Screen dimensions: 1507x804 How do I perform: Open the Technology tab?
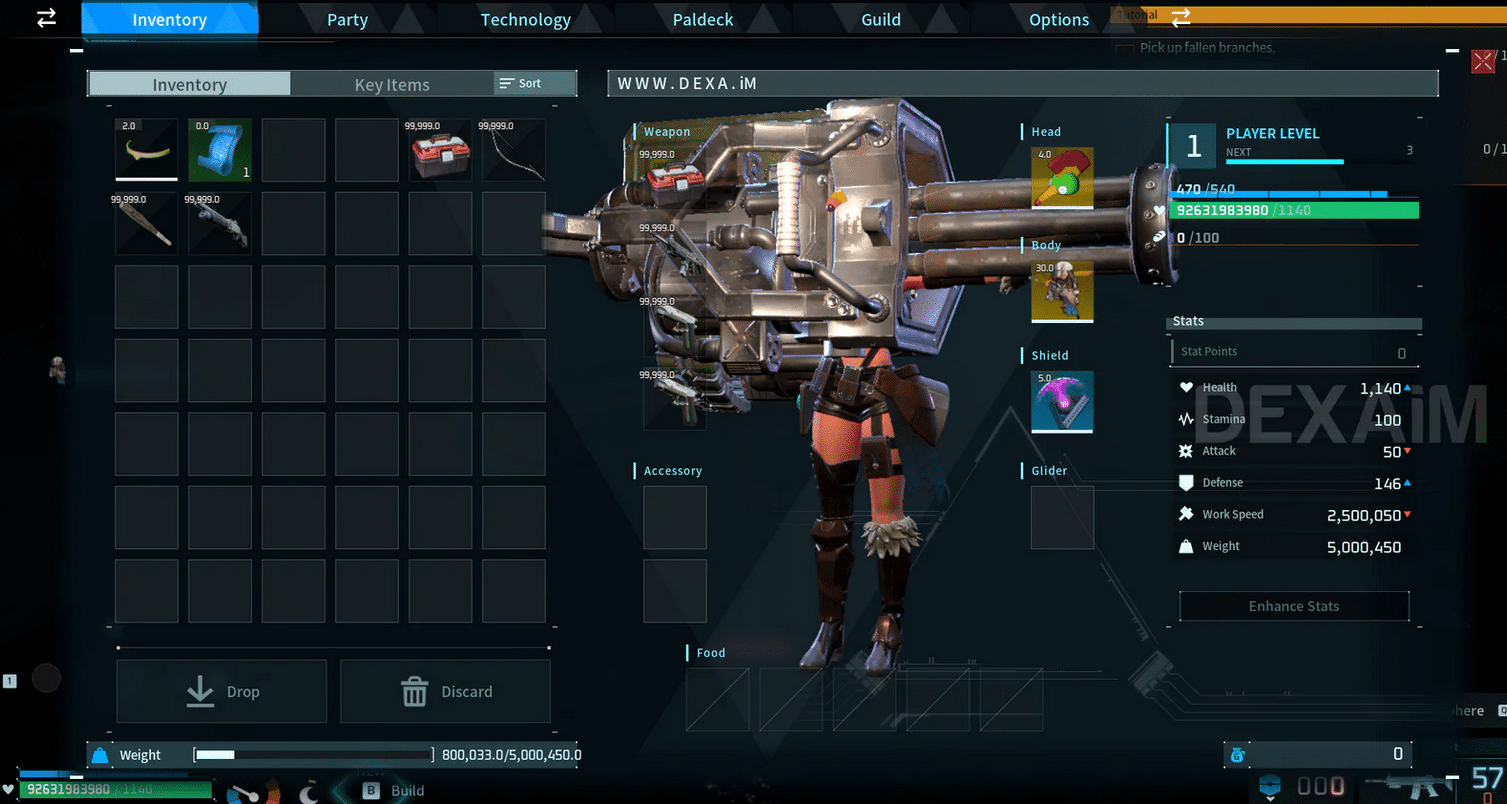(x=525, y=20)
